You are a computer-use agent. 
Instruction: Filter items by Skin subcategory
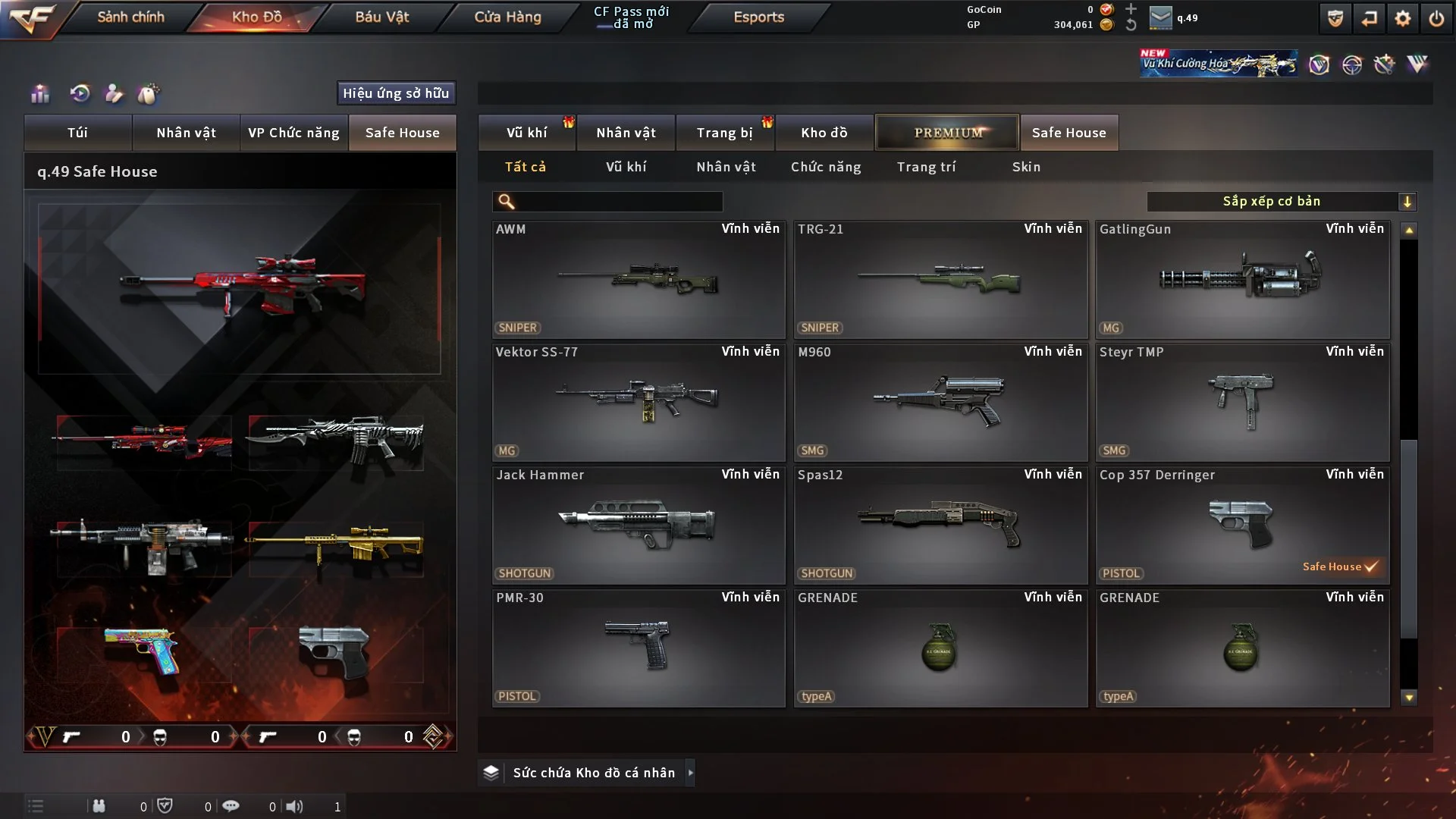click(1026, 167)
